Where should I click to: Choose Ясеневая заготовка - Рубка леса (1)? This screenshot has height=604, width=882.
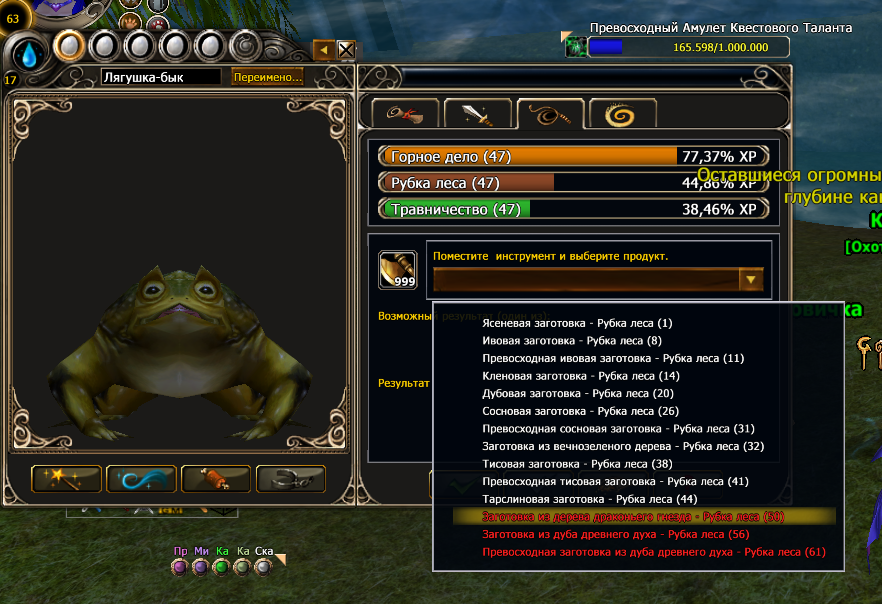point(577,323)
